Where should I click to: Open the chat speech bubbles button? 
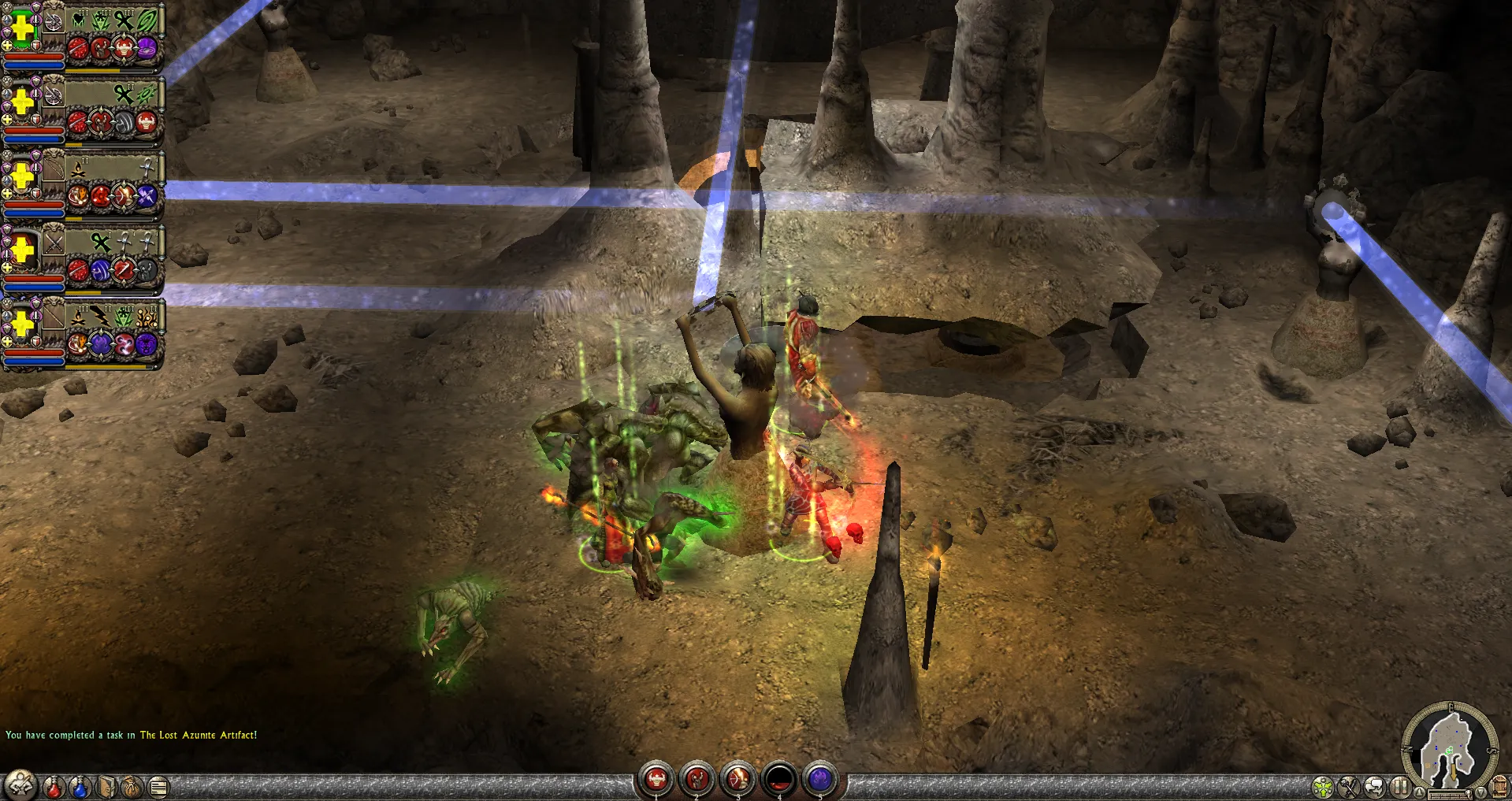(x=1375, y=786)
